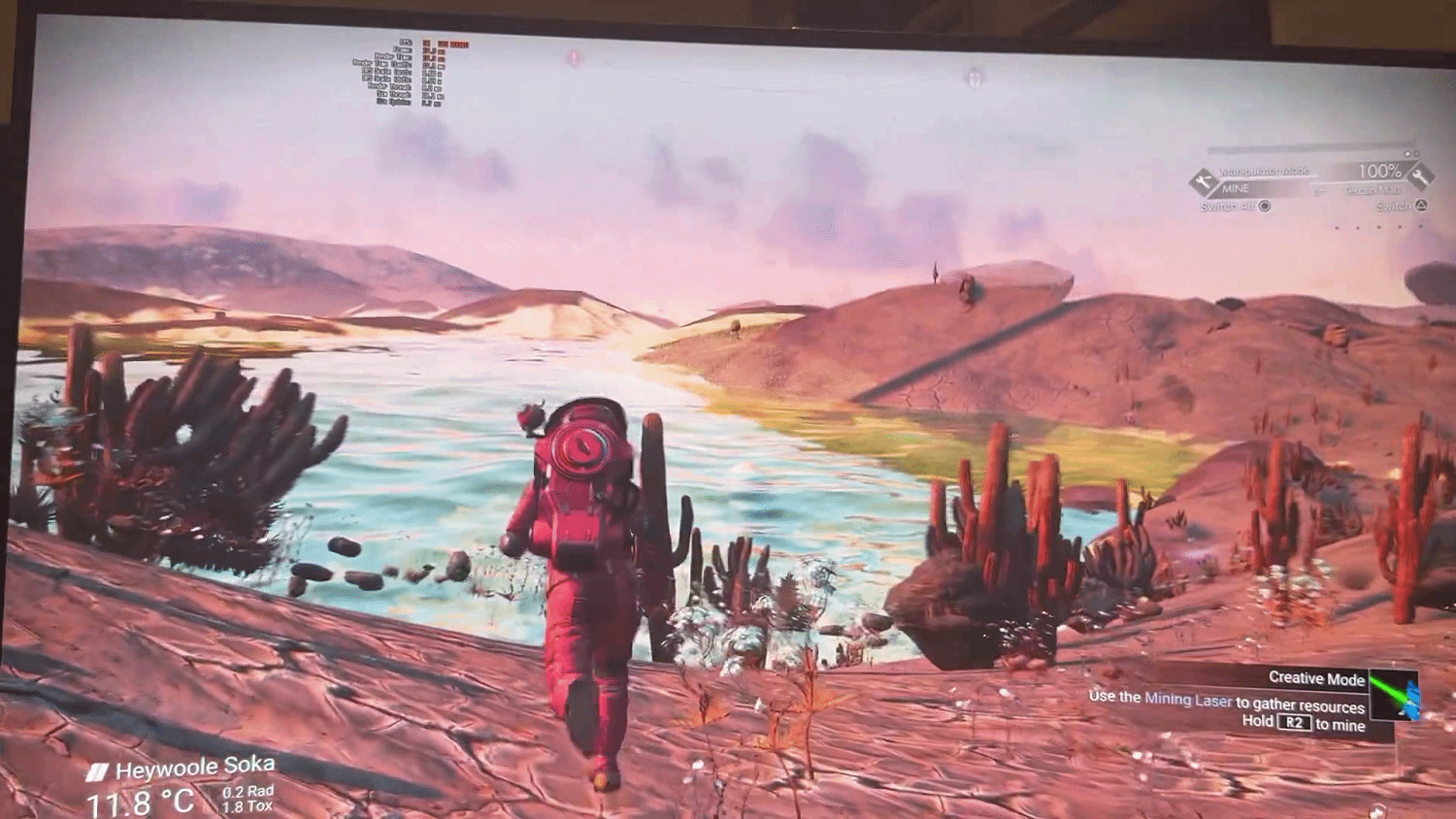Select the Multi-Tool wrench icon beside Manipulator Mode

click(1204, 179)
